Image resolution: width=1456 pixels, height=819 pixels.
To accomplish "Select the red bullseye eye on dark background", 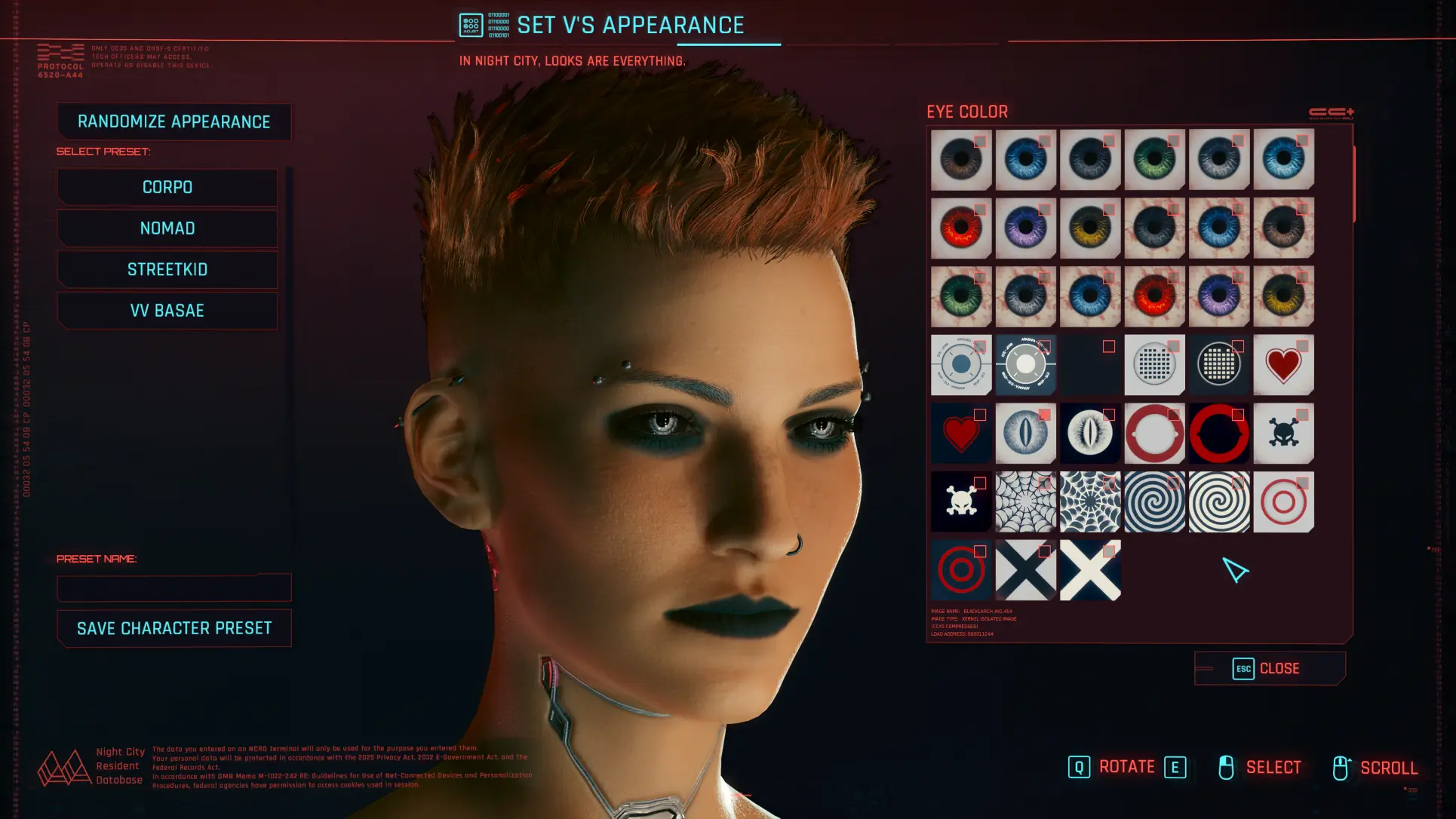I will 960,571.
